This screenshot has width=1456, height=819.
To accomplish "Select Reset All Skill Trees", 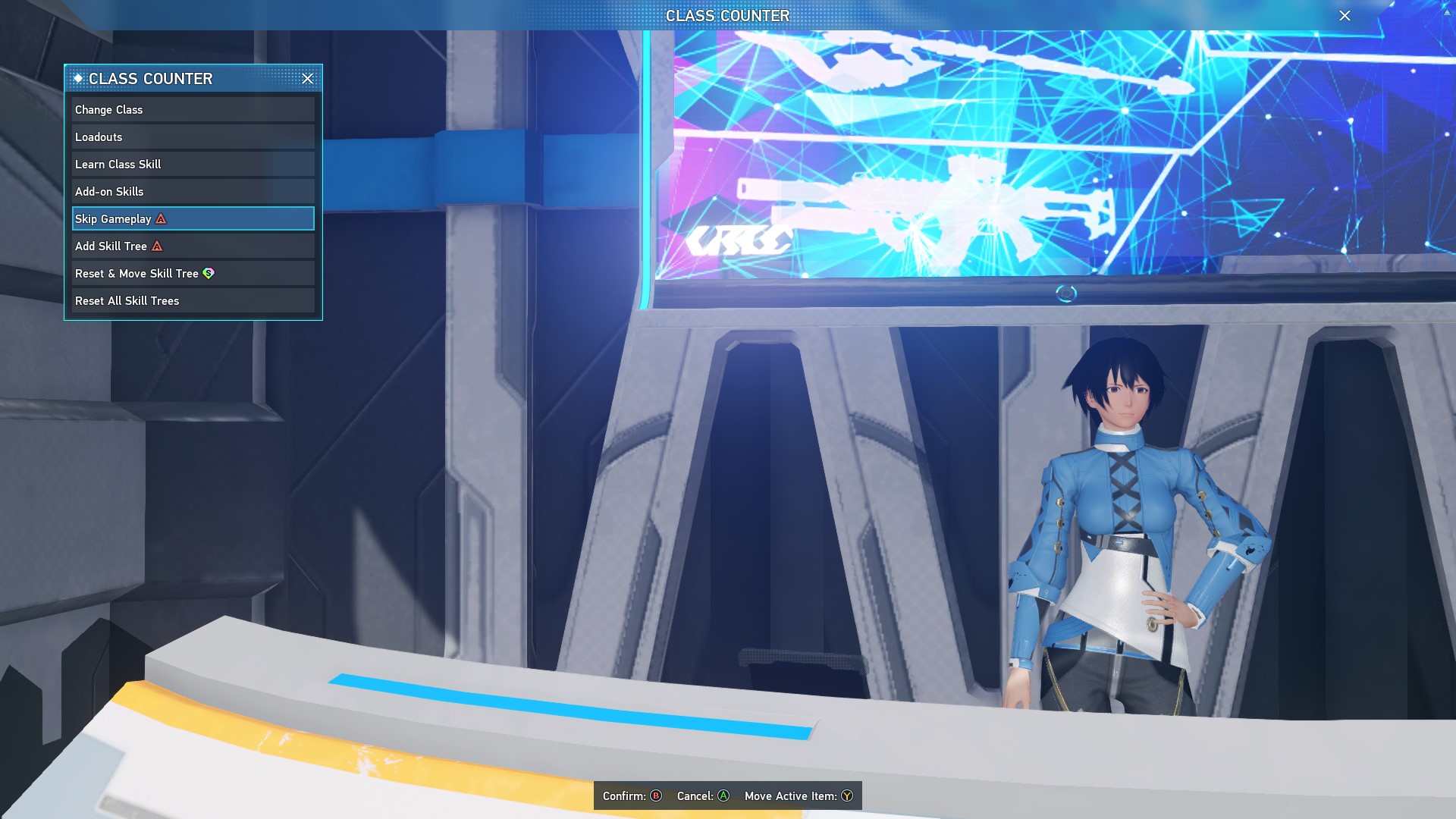I will point(193,300).
